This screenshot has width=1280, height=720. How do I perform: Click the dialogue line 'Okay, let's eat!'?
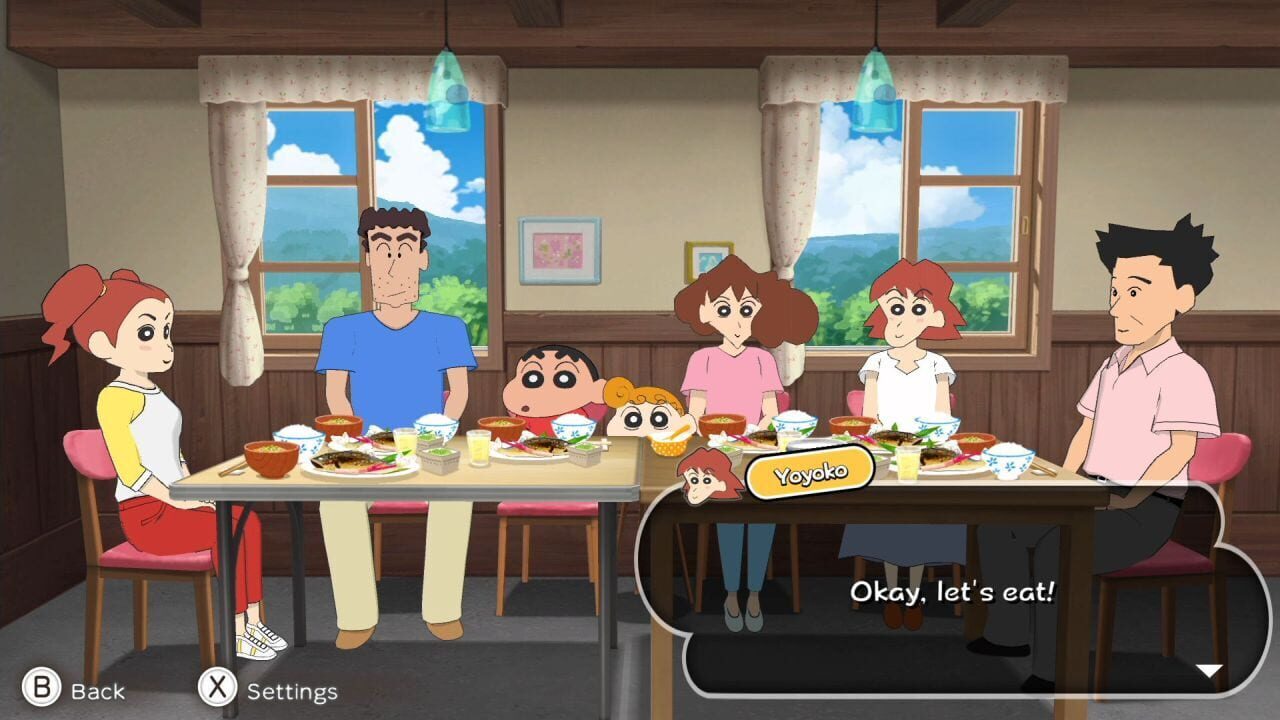950,592
